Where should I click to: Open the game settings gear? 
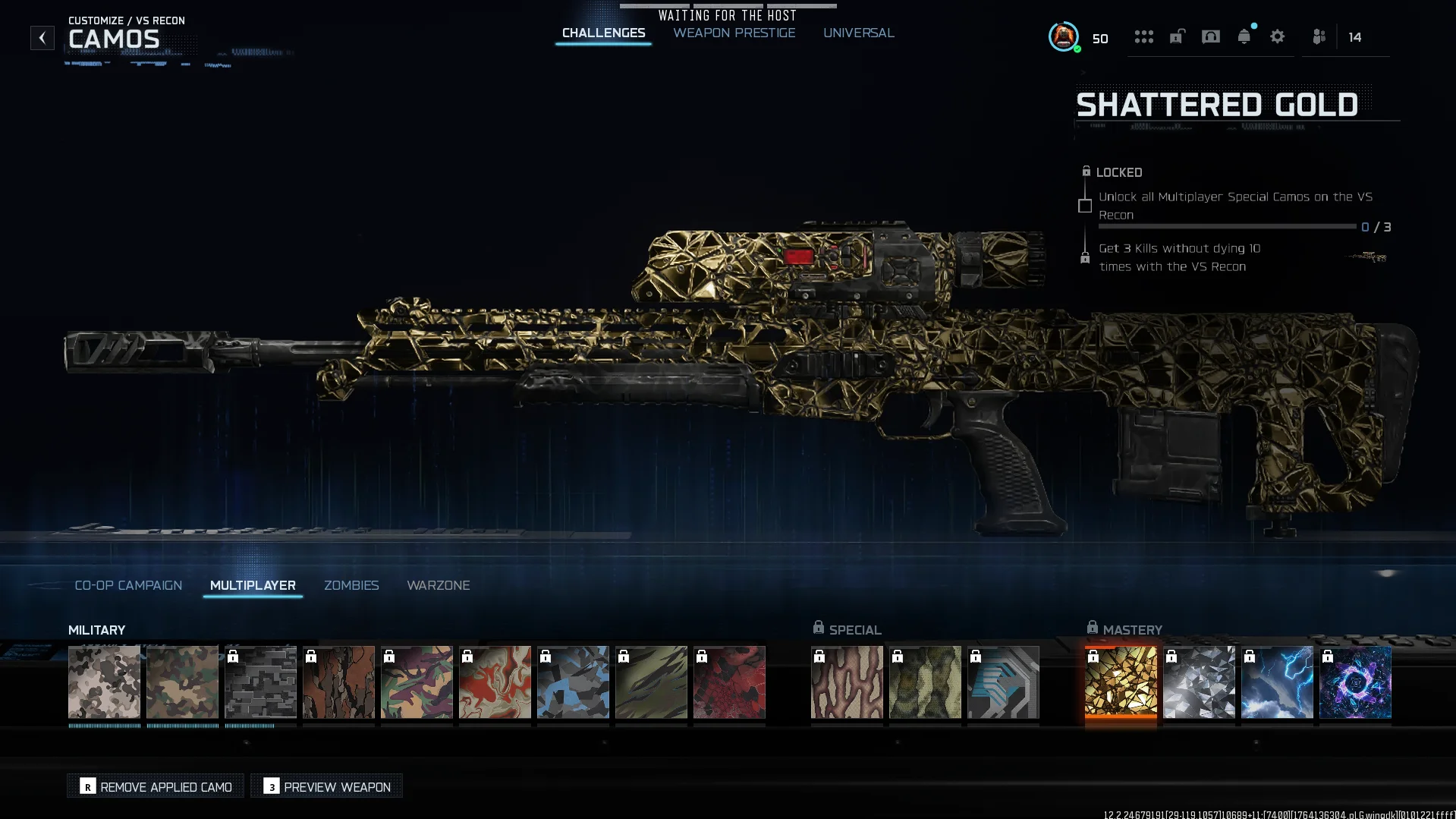(x=1278, y=36)
